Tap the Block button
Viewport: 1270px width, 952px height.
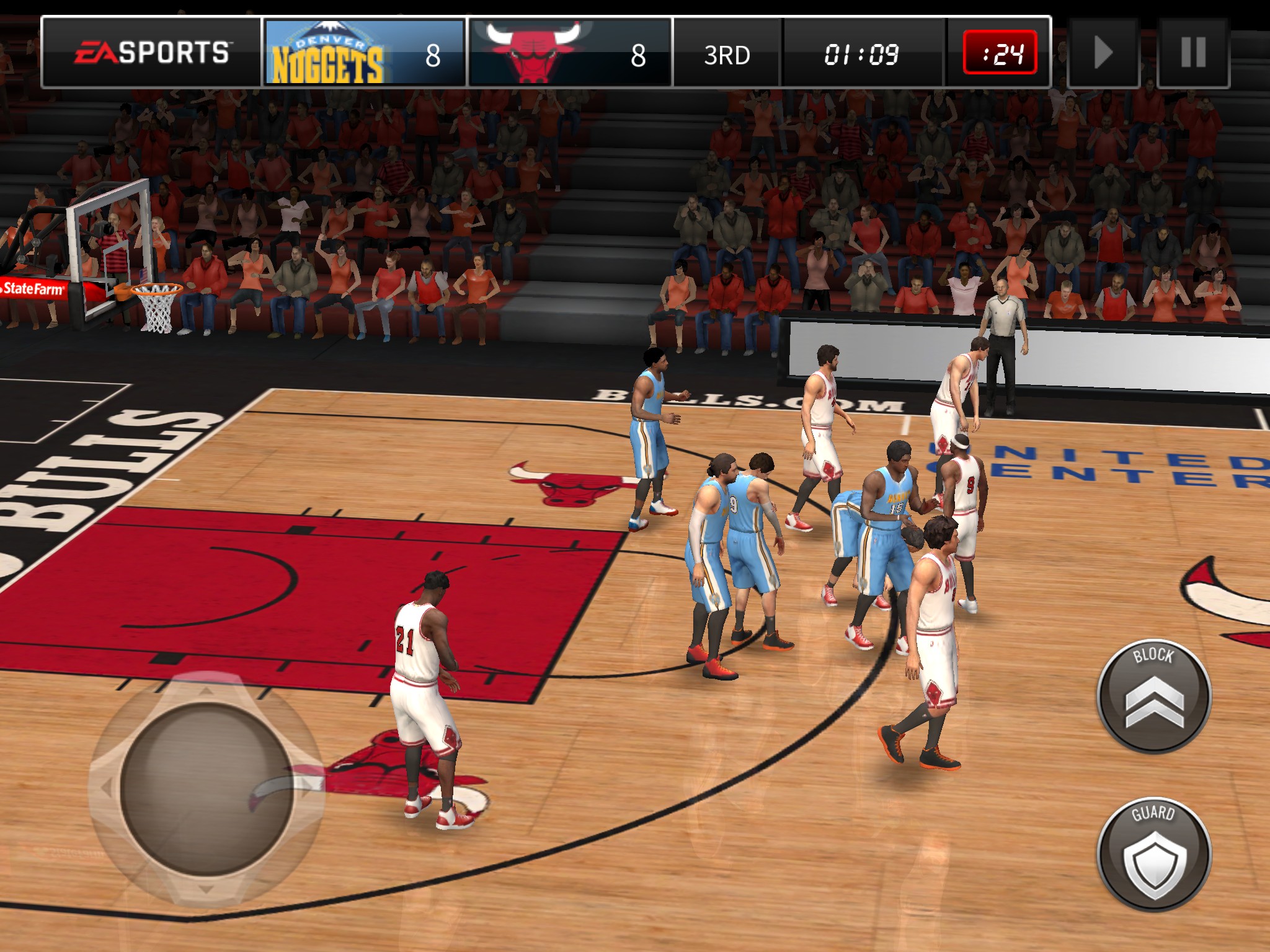(x=1153, y=697)
